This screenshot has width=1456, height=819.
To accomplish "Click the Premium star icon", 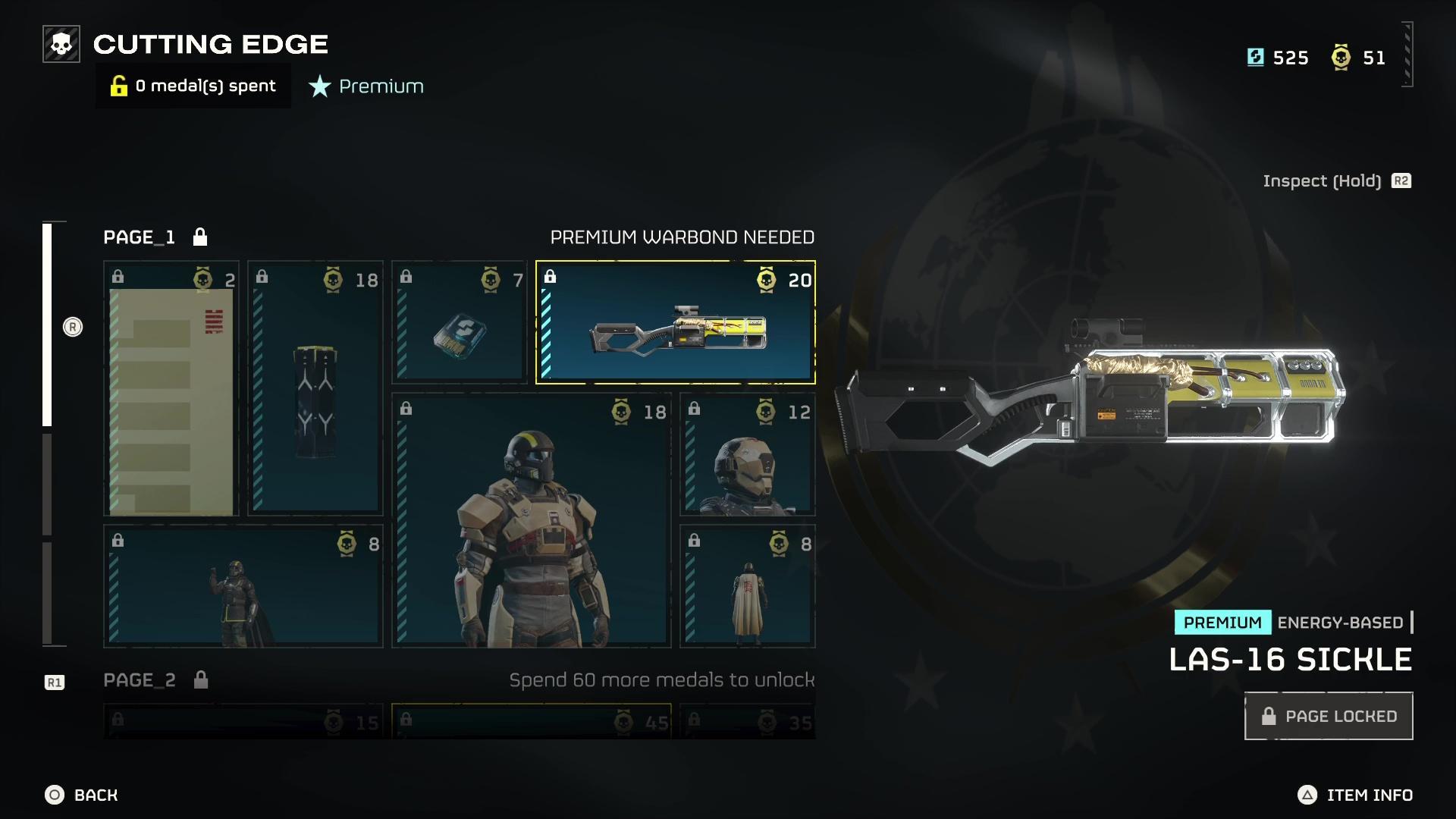I will [x=318, y=86].
